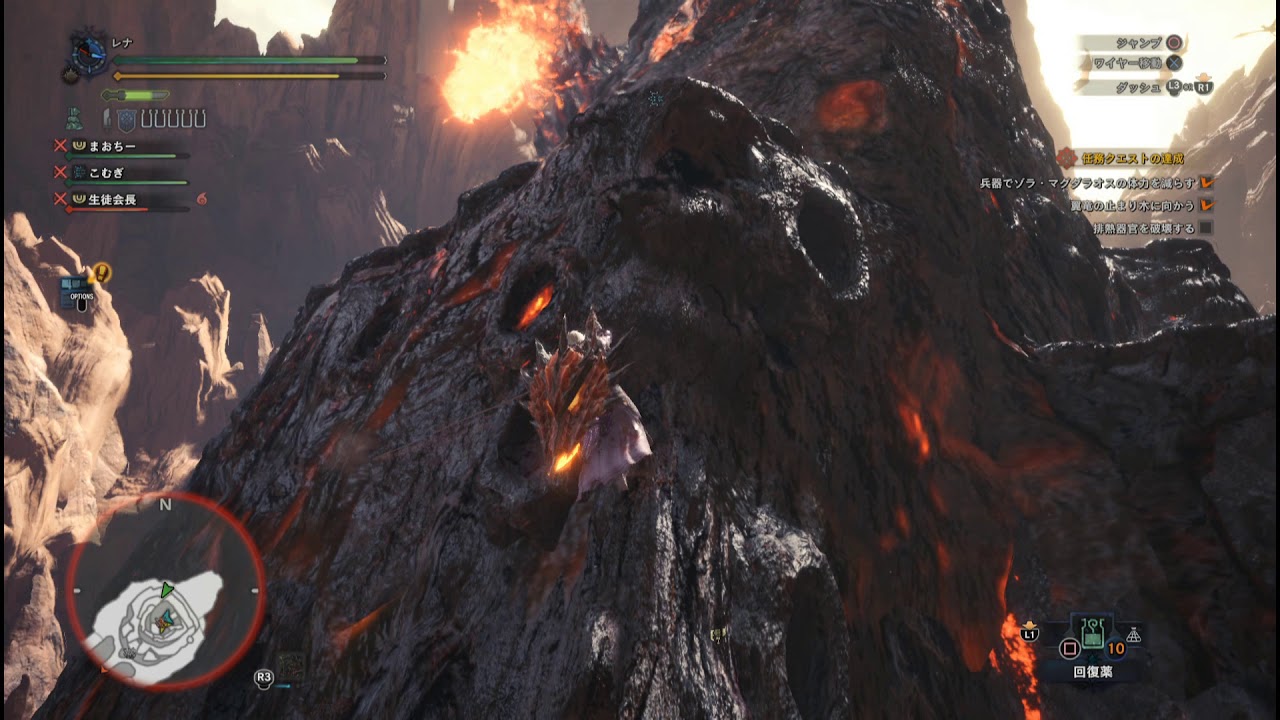Click the yellow speech bubble above OPTIONS
This screenshot has width=1280, height=720.
(101, 270)
